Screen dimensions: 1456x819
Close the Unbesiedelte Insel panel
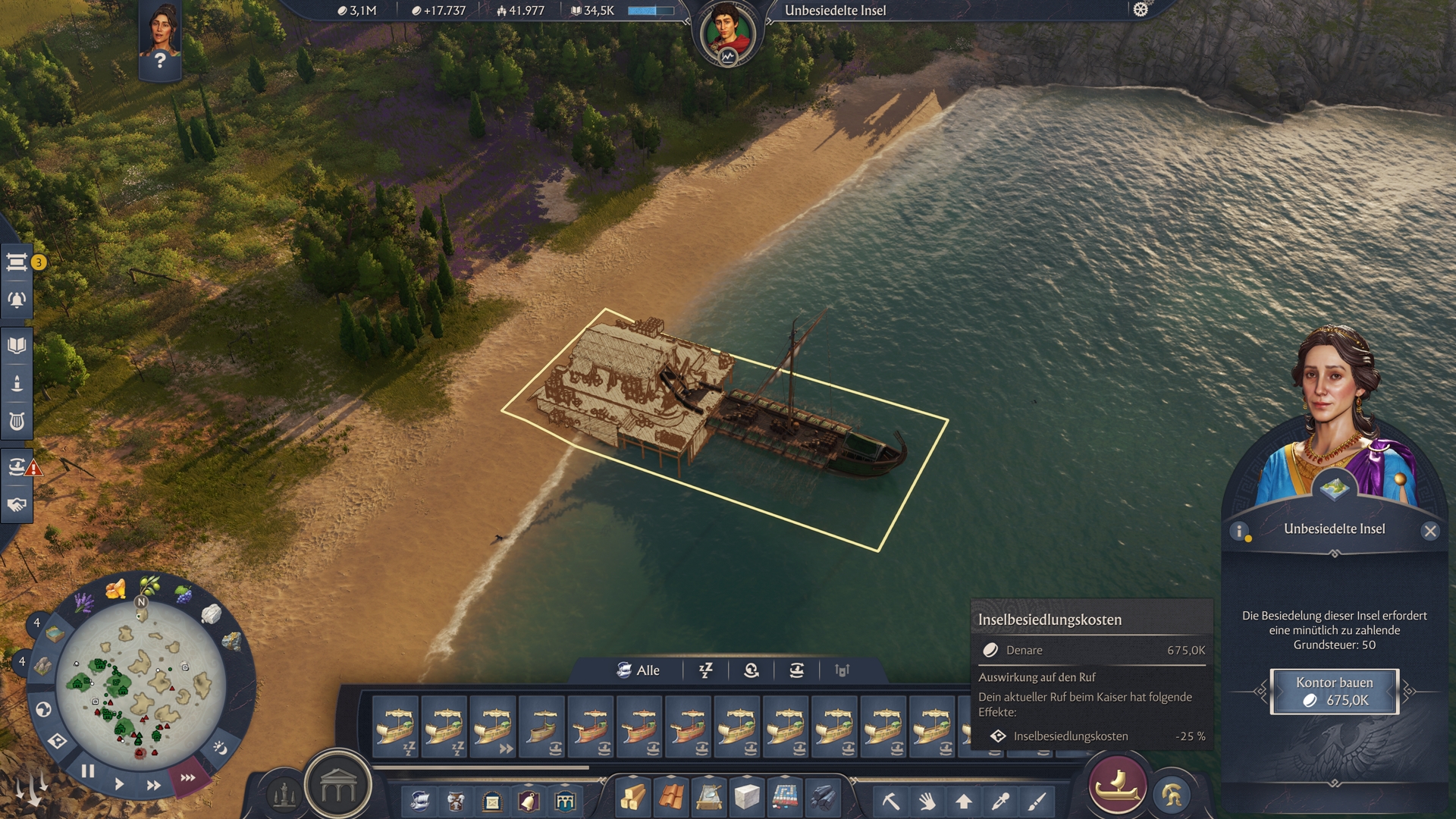[x=1430, y=531]
